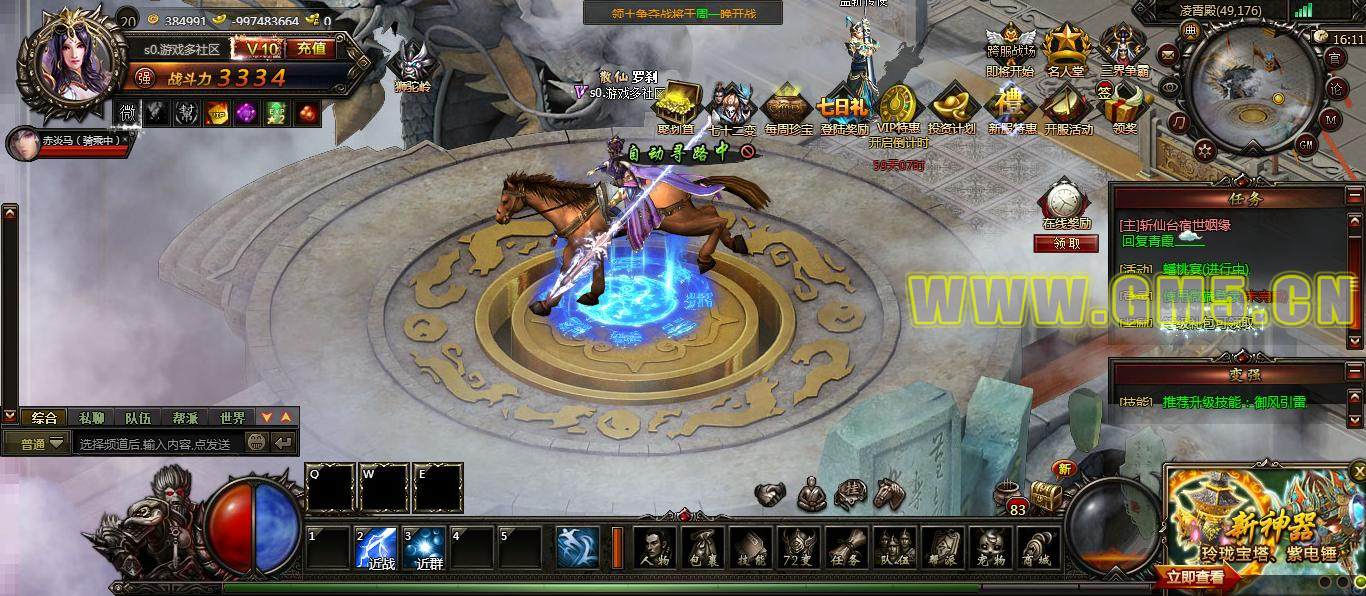Open the 包裹 inventory bag
The height and width of the screenshot is (596, 1366).
(702, 548)
